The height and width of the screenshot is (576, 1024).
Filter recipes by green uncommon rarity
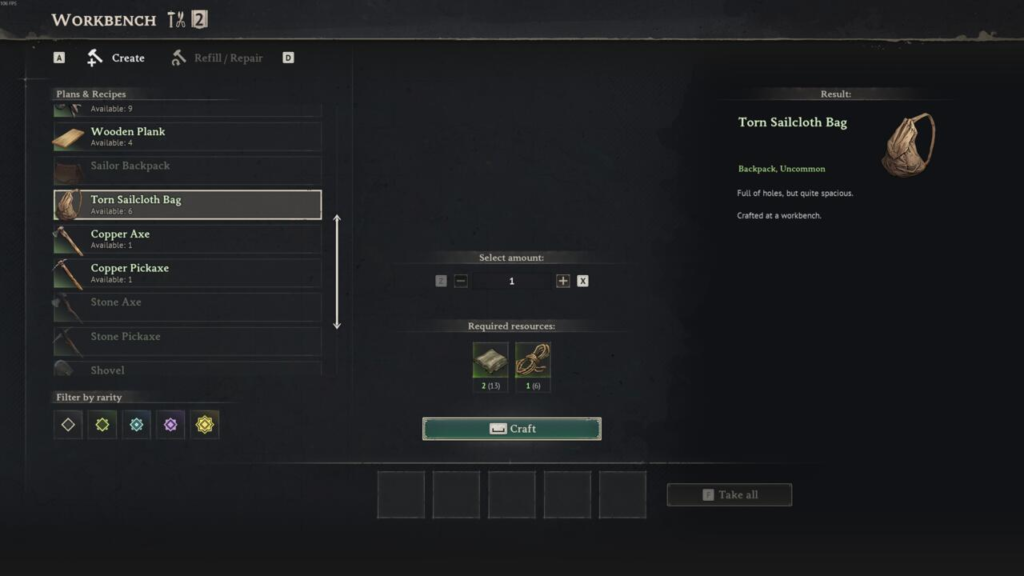[x=102, y=425]
